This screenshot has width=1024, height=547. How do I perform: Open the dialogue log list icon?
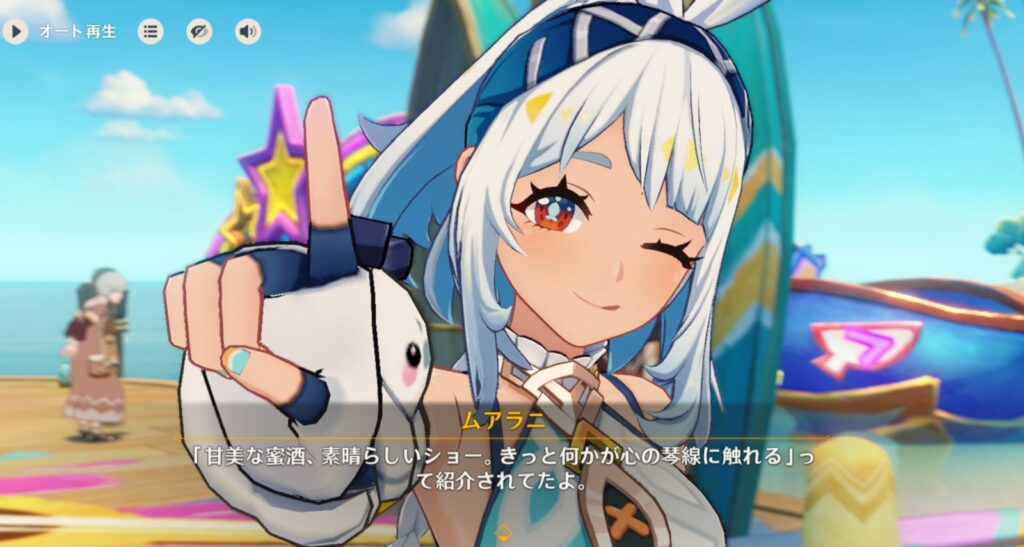151,31
